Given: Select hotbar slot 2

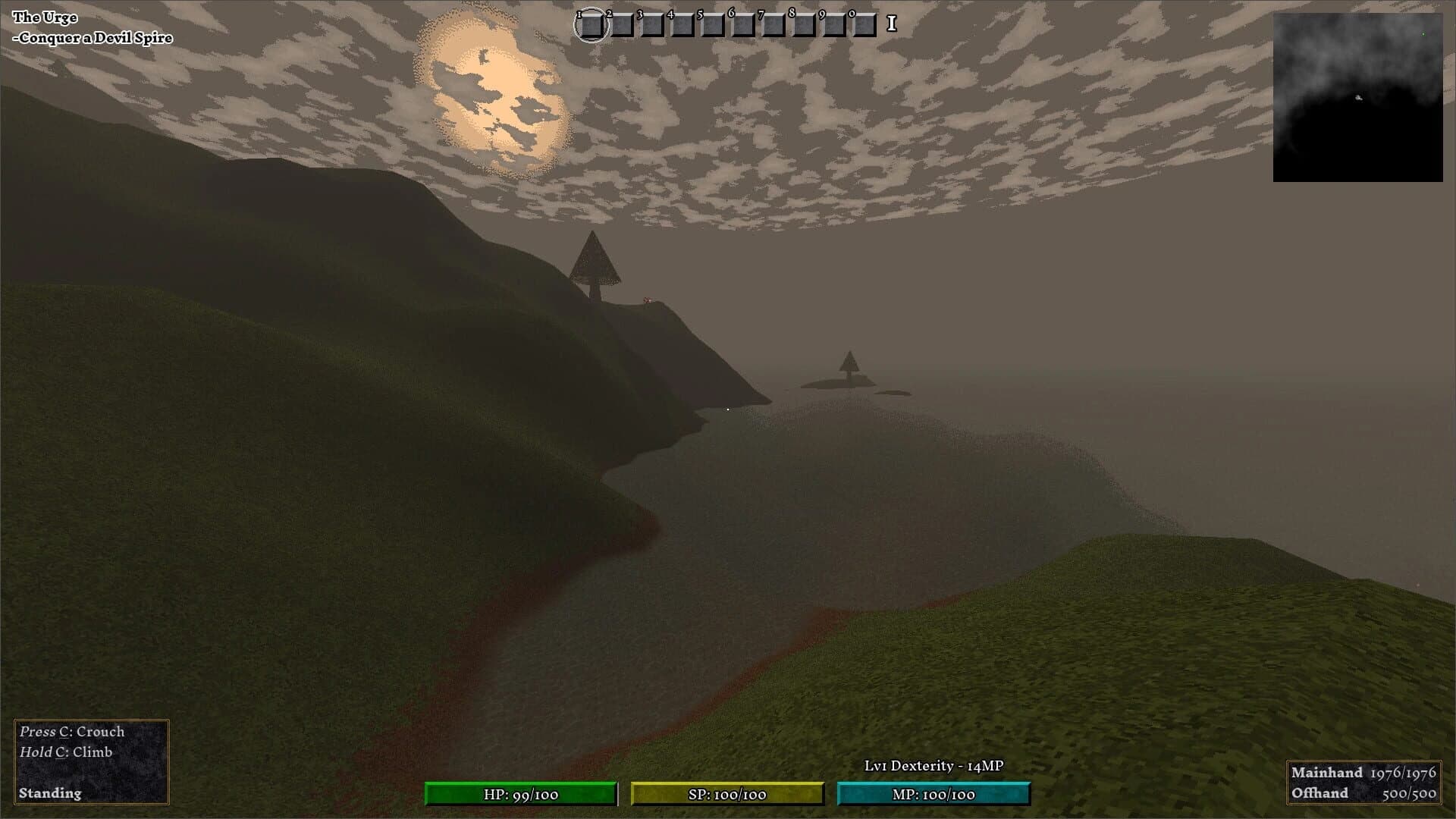Looking at the screenshot, I should click(623, 26).
